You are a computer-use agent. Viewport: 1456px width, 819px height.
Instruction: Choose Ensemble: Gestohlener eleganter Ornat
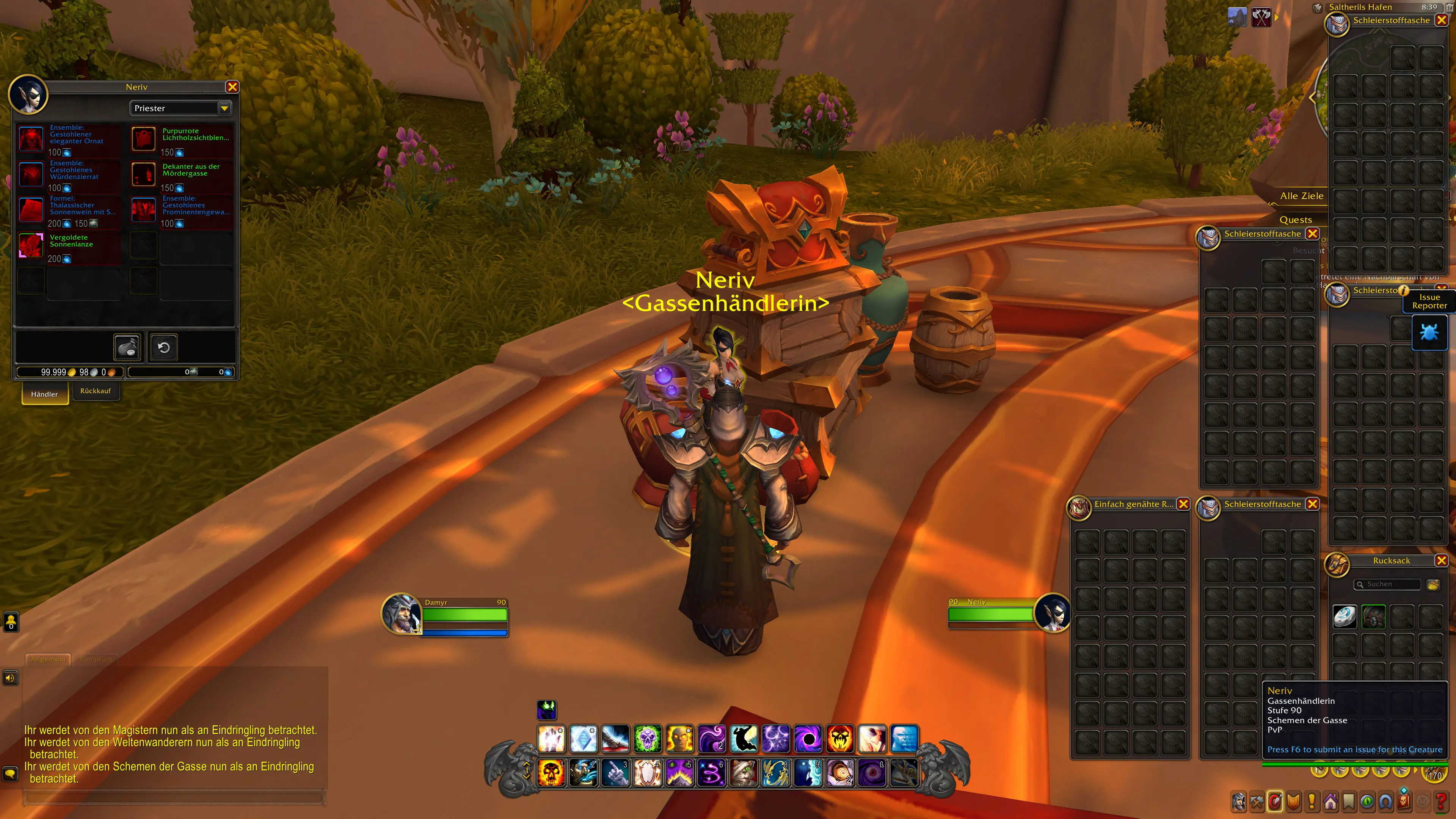pyautogui.click(x=31, y=138)
